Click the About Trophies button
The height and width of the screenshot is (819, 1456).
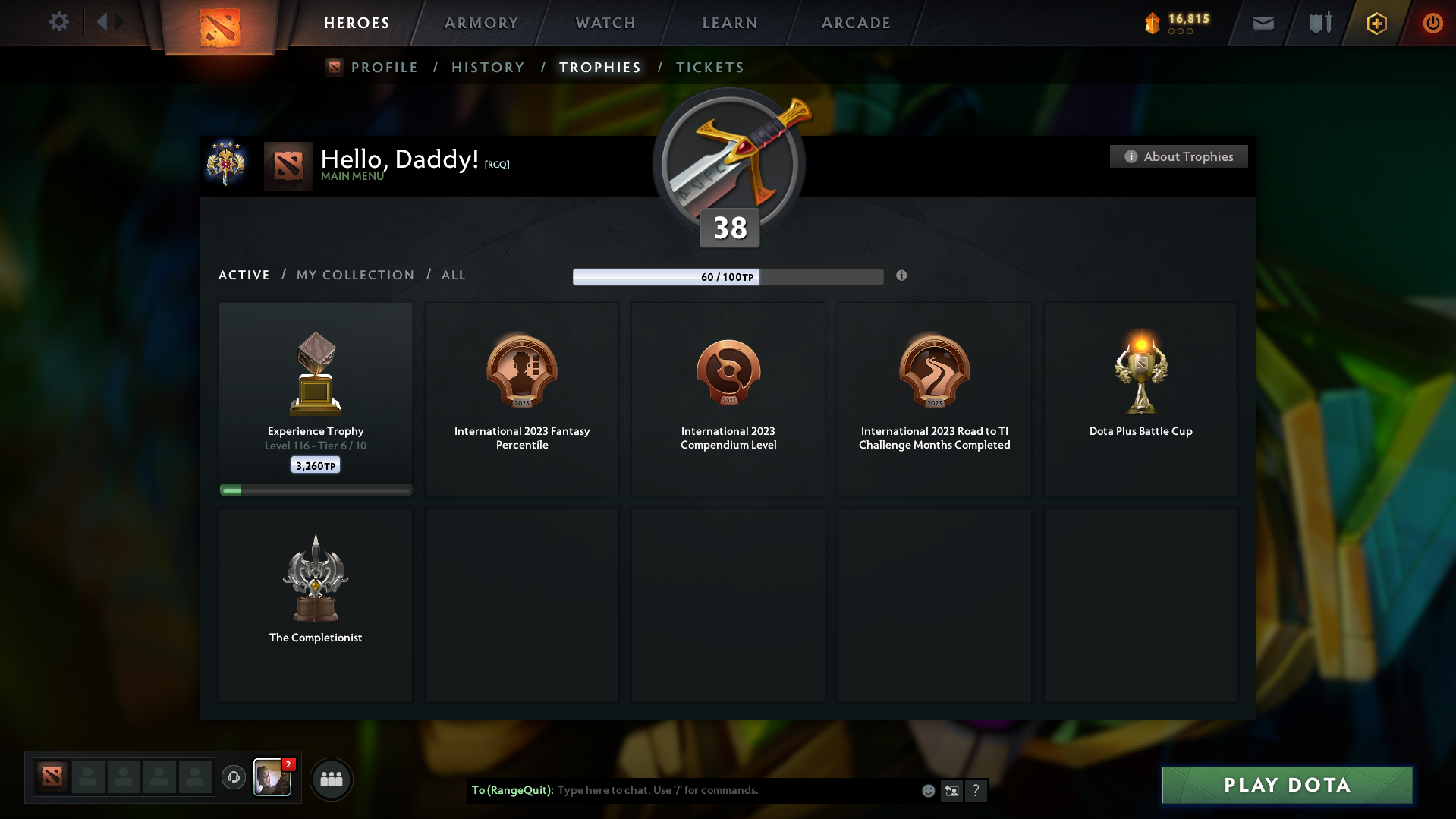click(1178, 156)
